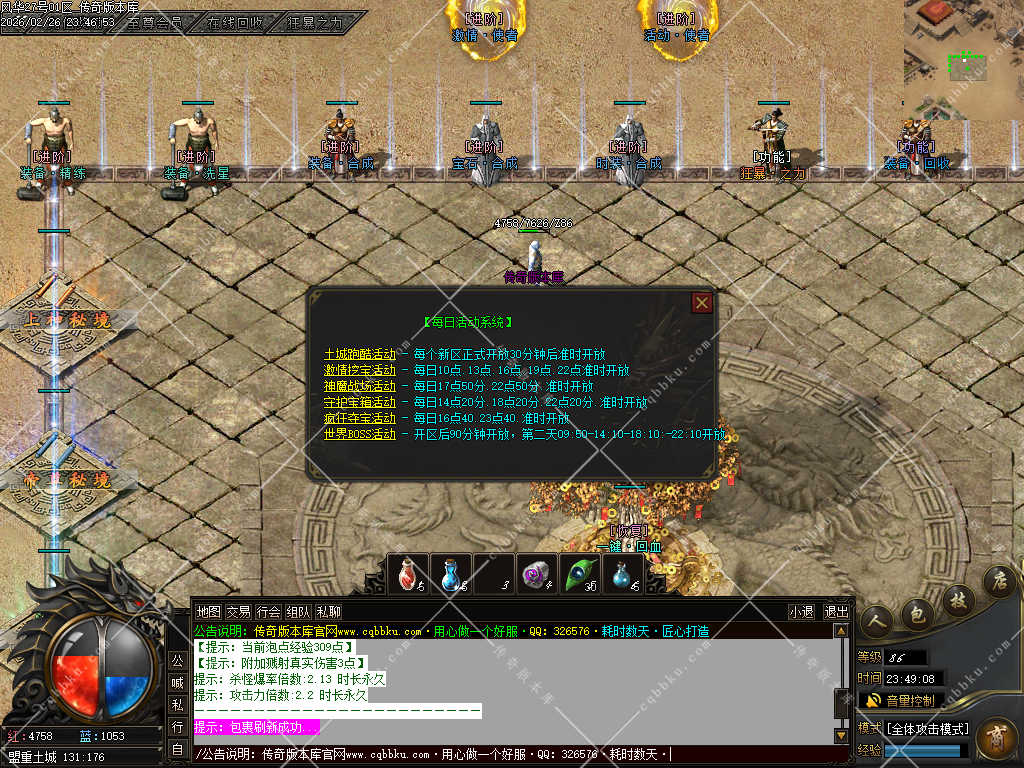Select the 激情挖宝活动 link

[359, 370]
